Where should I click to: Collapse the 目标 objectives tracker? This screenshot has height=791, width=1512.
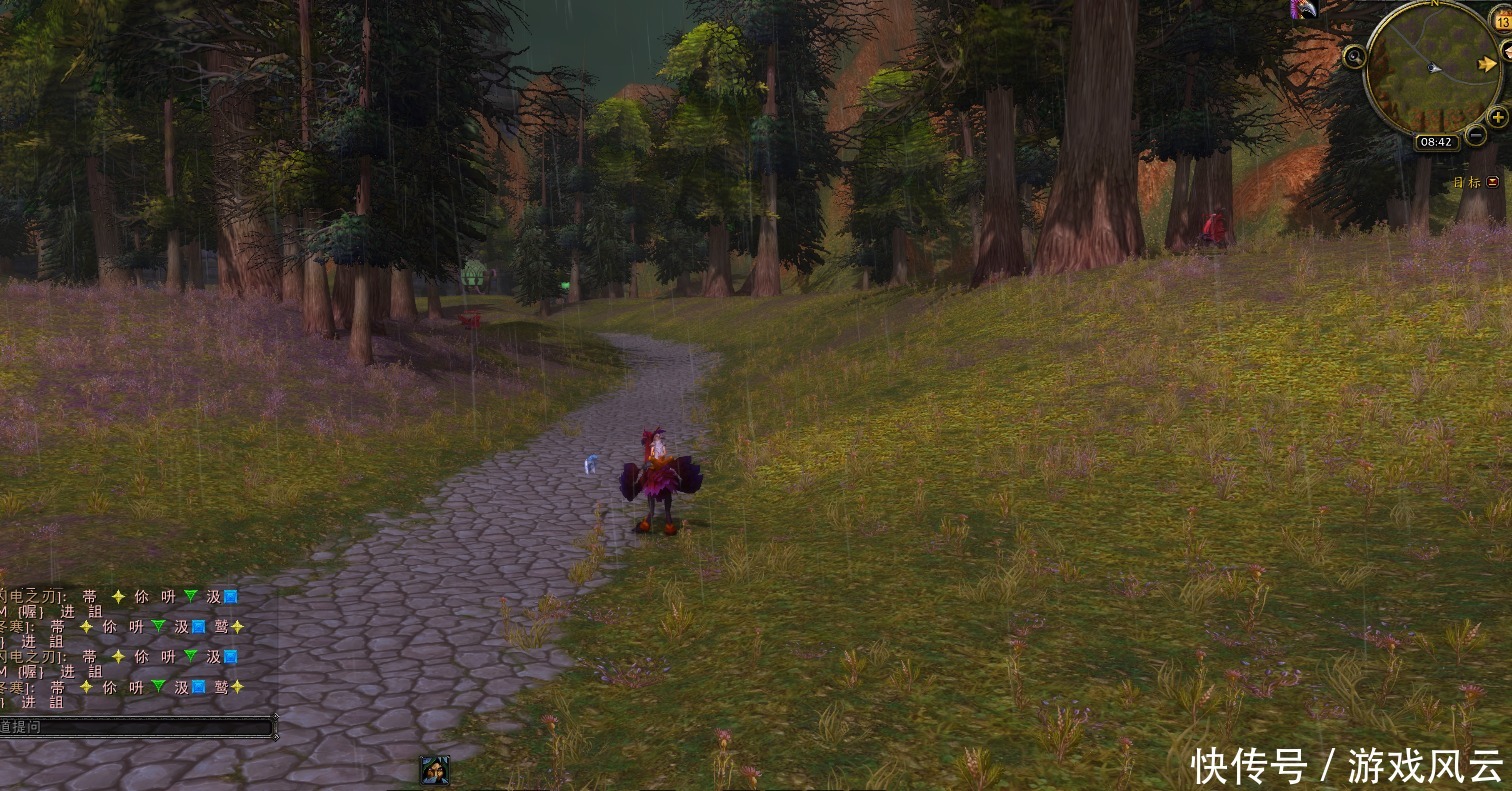point(1493,182)
